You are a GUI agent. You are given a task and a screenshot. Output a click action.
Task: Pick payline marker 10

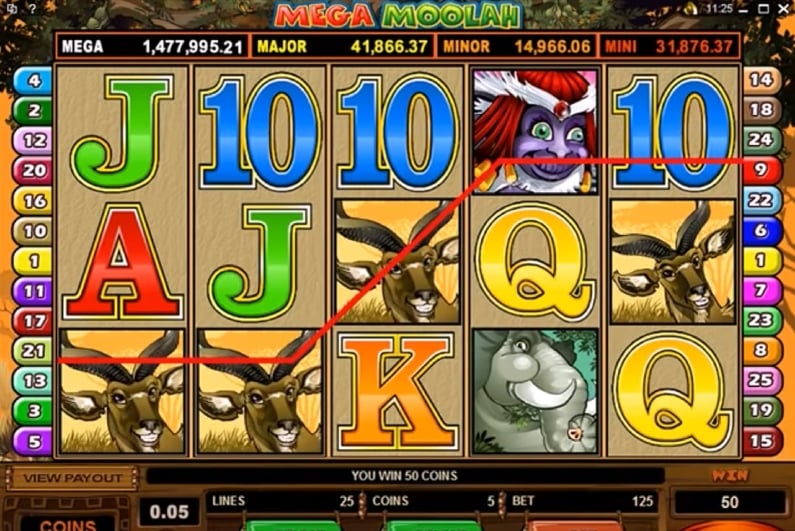coord(34,231)
